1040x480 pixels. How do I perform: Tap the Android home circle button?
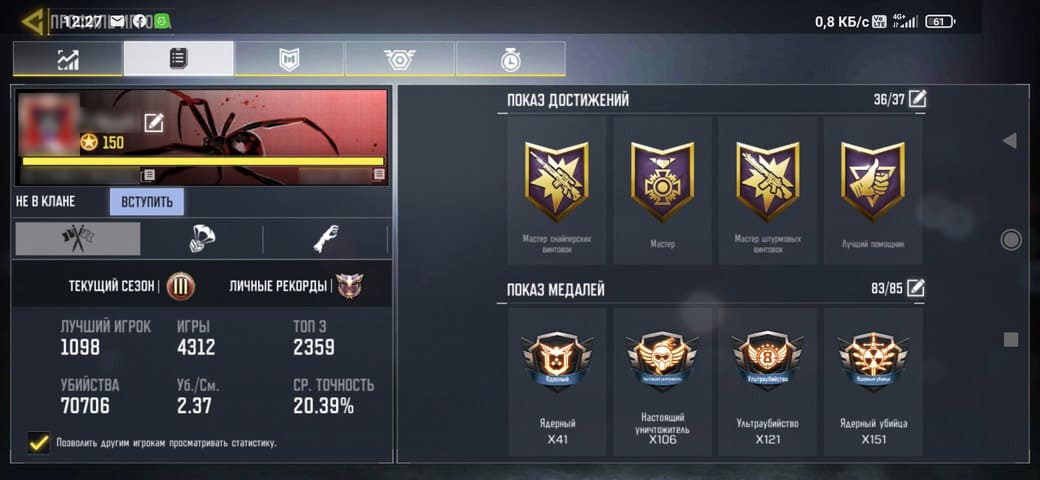1011,240
